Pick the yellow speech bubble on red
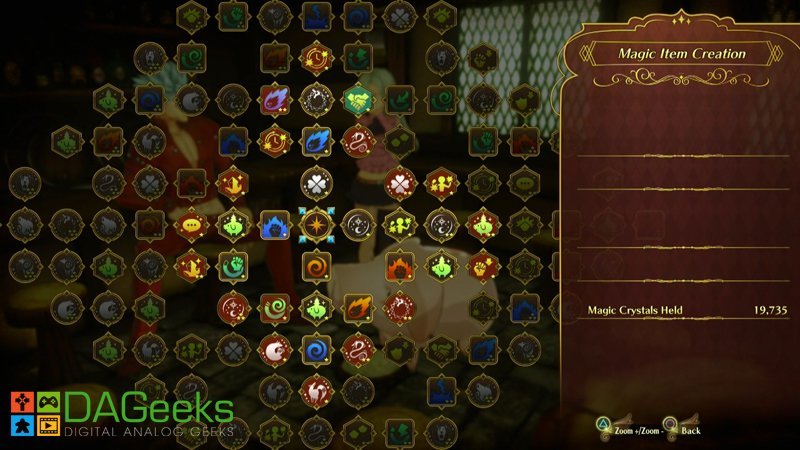 190,225
